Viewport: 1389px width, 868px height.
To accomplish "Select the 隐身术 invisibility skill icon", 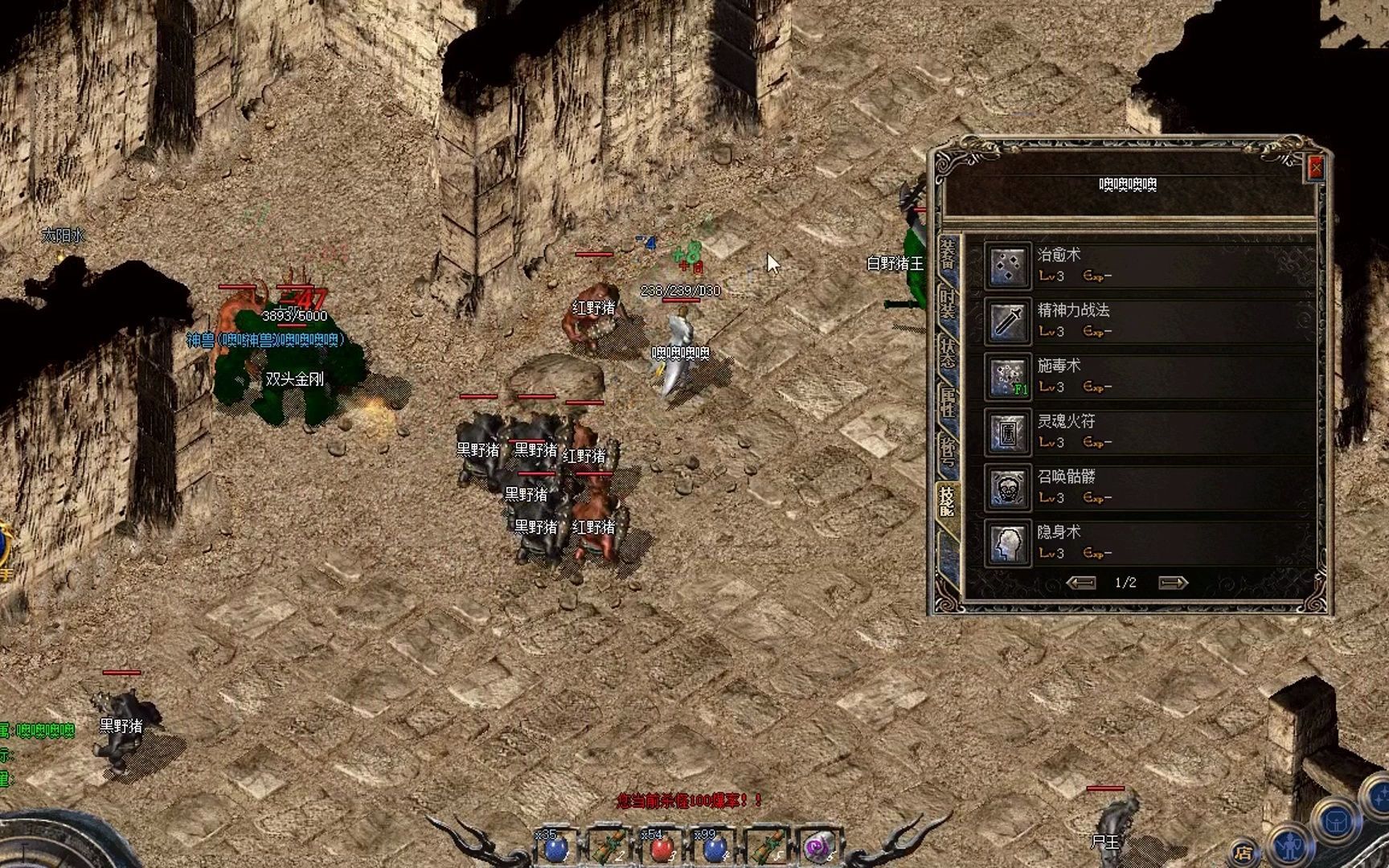I will 1008,542.
